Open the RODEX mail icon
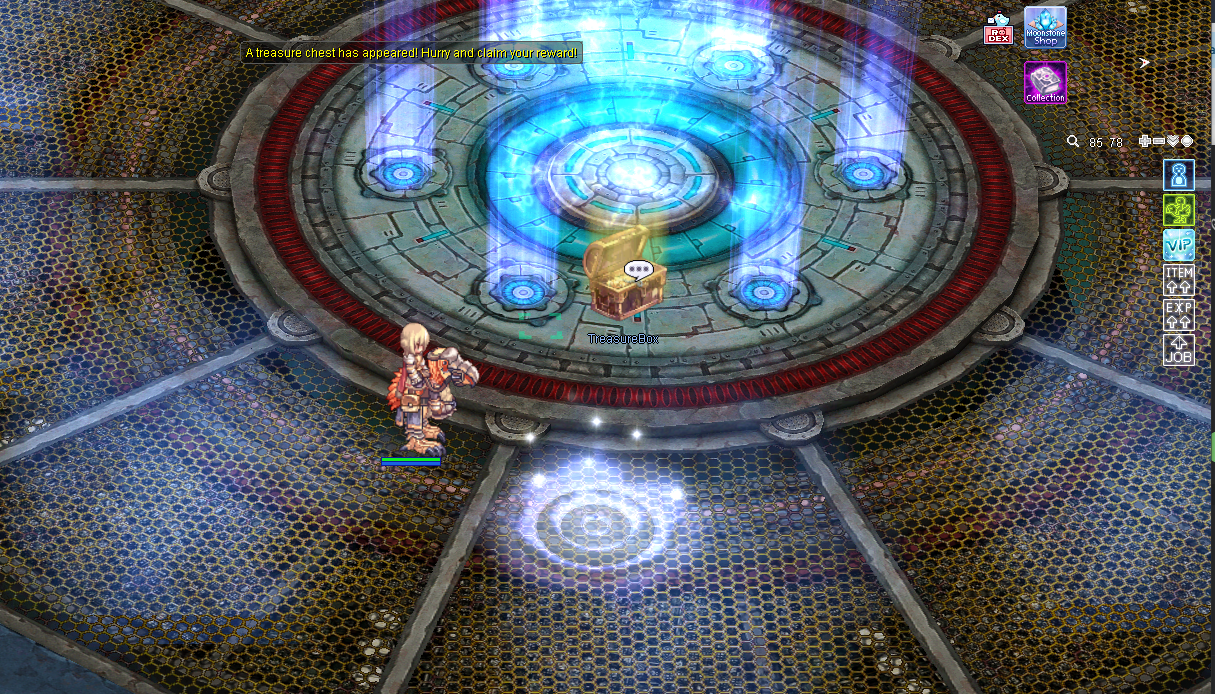Viewport: 1215px width, 694px height. click(x=998, y=30)
